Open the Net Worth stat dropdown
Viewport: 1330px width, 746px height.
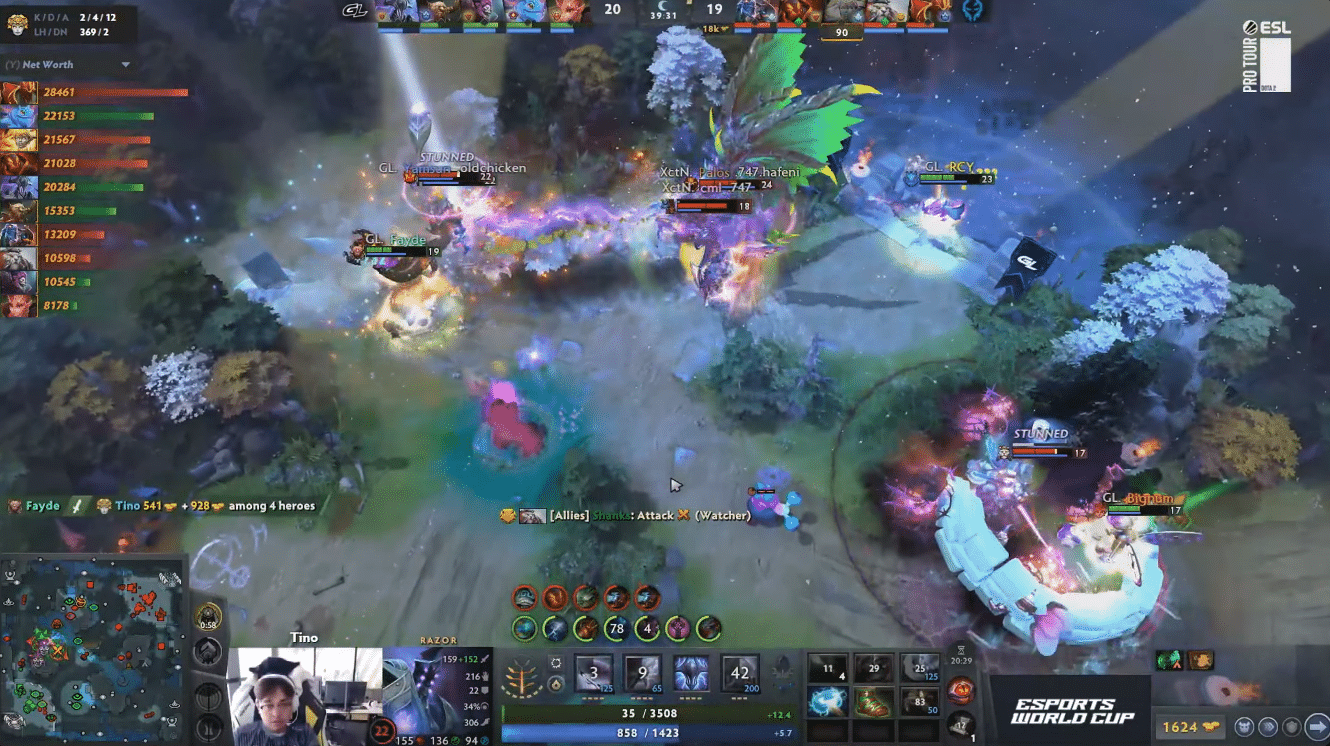tap(126, 65)
